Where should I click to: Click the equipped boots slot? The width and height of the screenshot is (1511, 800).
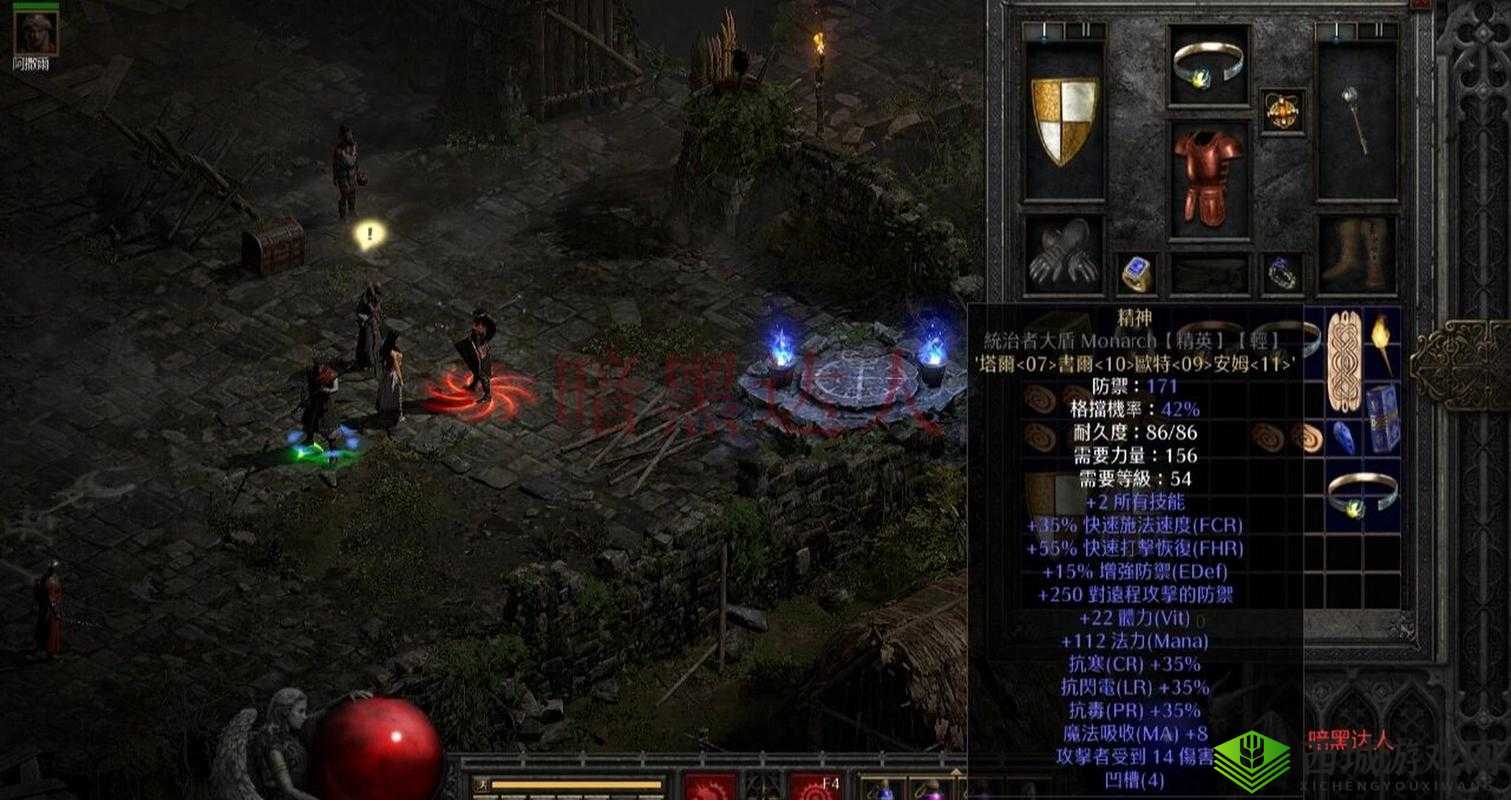point(1356,255)
